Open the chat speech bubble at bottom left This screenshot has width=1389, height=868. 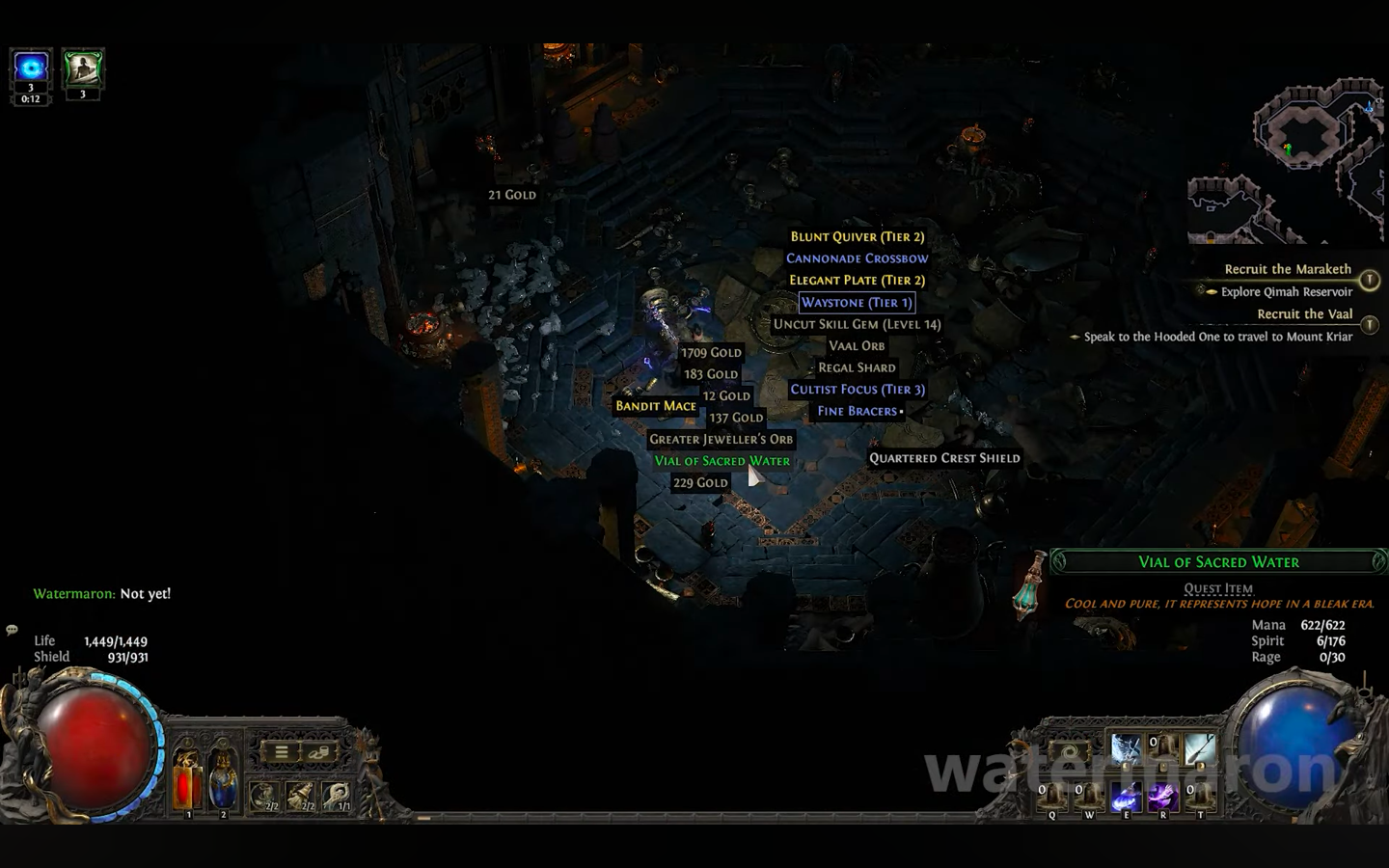click(11, 629)
